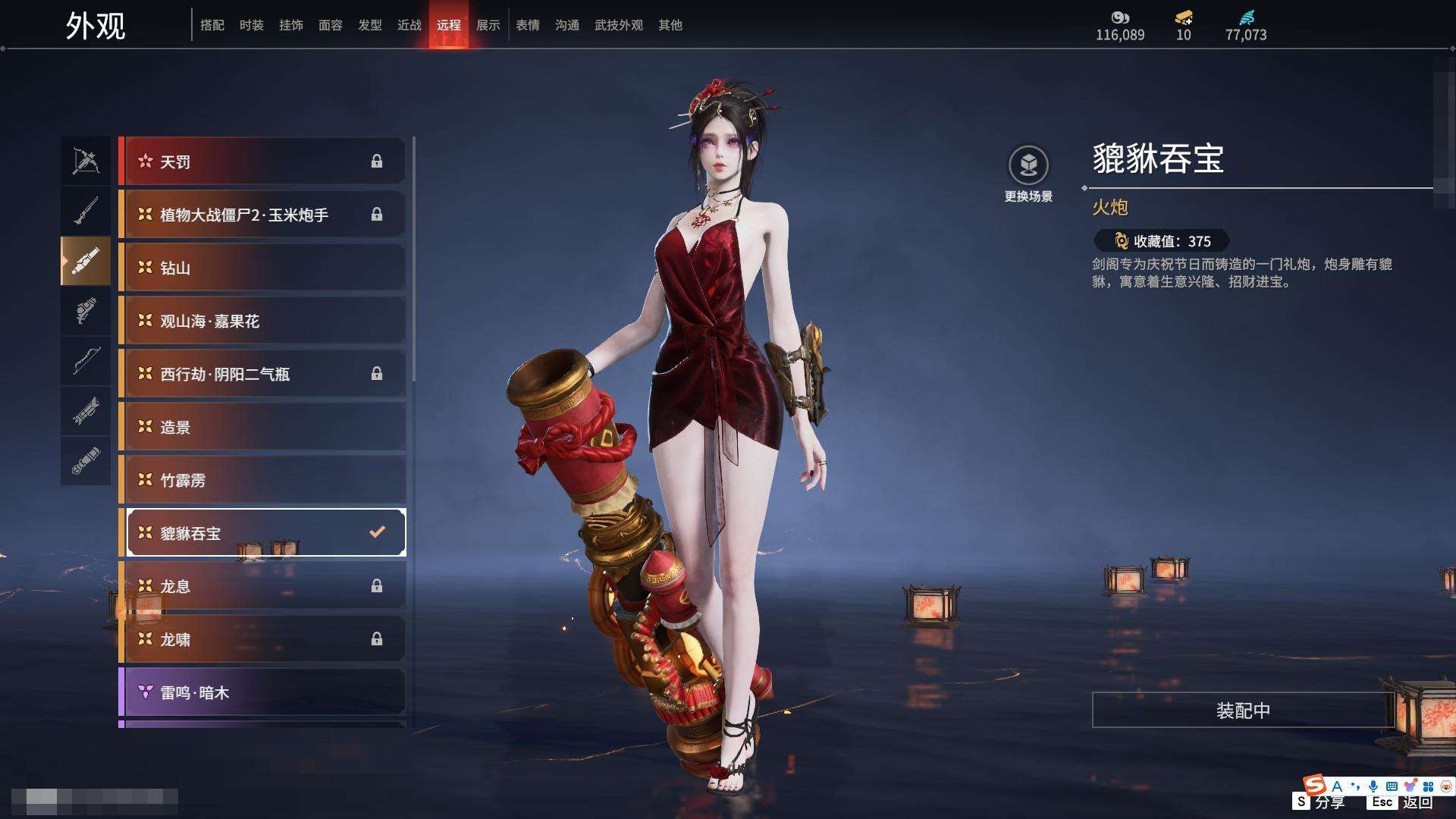This screenshot has height=819, width=1456.
Task: Go to the 发型 tab
Action: [x=369, y=25]
